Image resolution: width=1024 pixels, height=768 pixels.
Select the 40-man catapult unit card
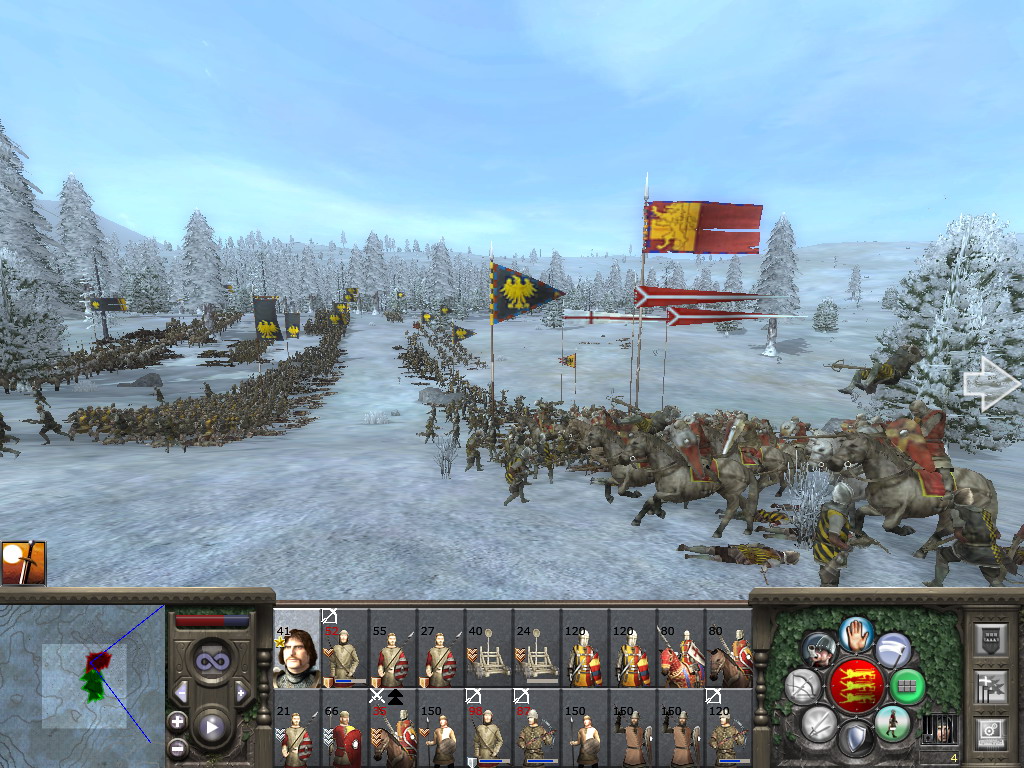coord(489,648)
